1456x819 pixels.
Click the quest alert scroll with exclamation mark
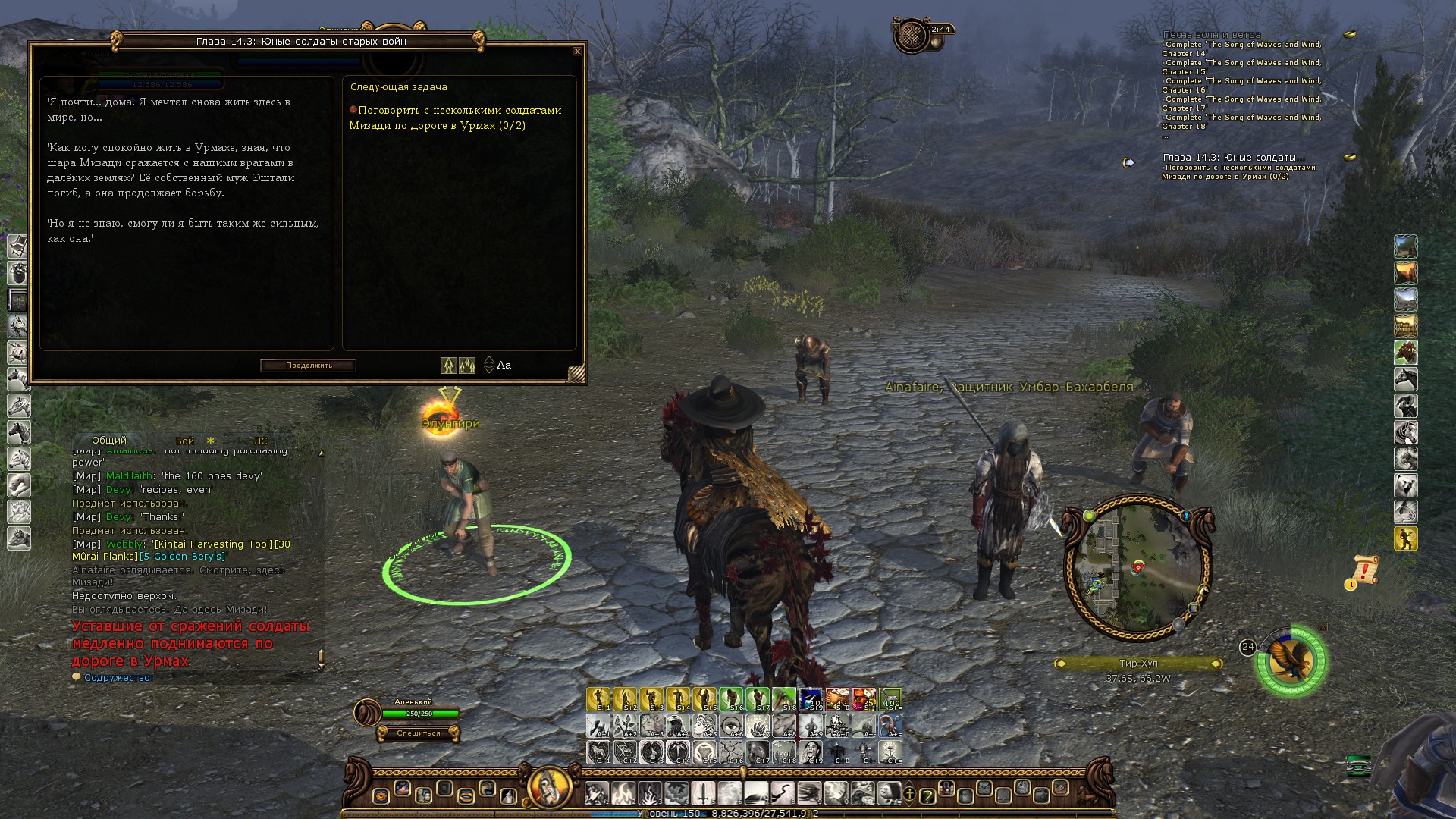pyautogui.click(x=1365, y=570)
